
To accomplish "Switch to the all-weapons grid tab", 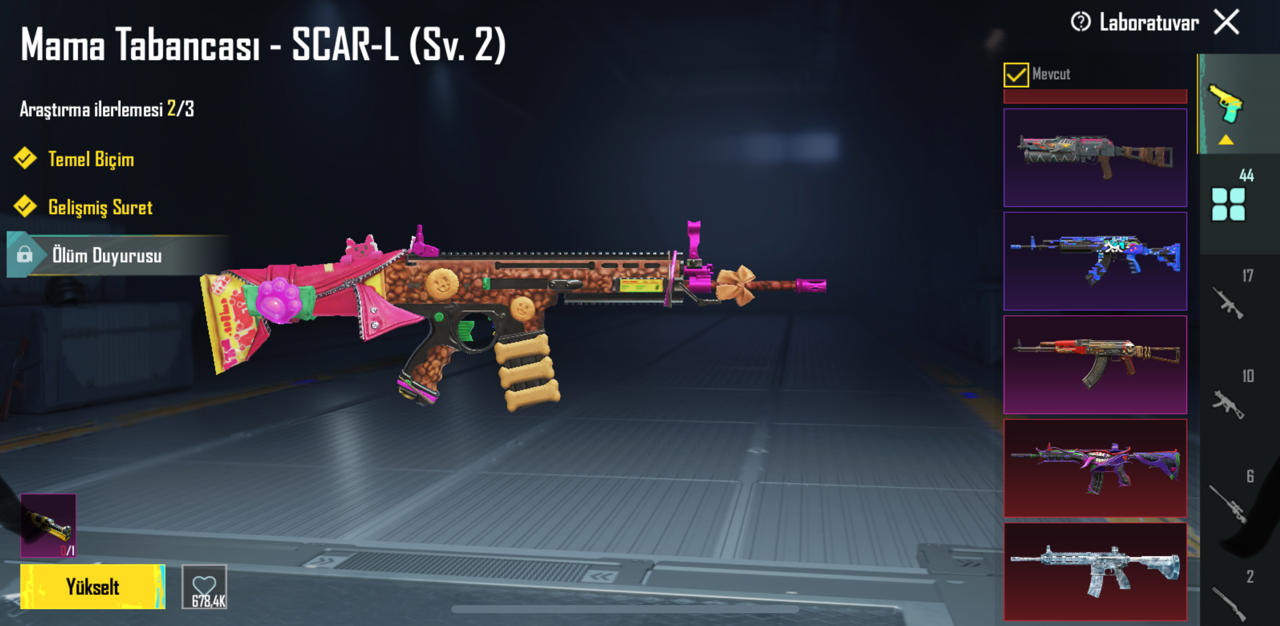I will [1229, 203].
